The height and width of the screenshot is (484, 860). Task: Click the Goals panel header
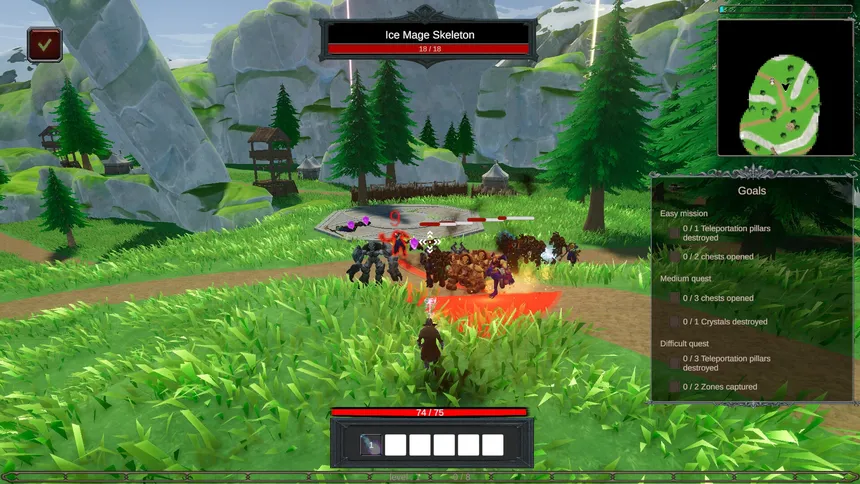click(752, 190)
